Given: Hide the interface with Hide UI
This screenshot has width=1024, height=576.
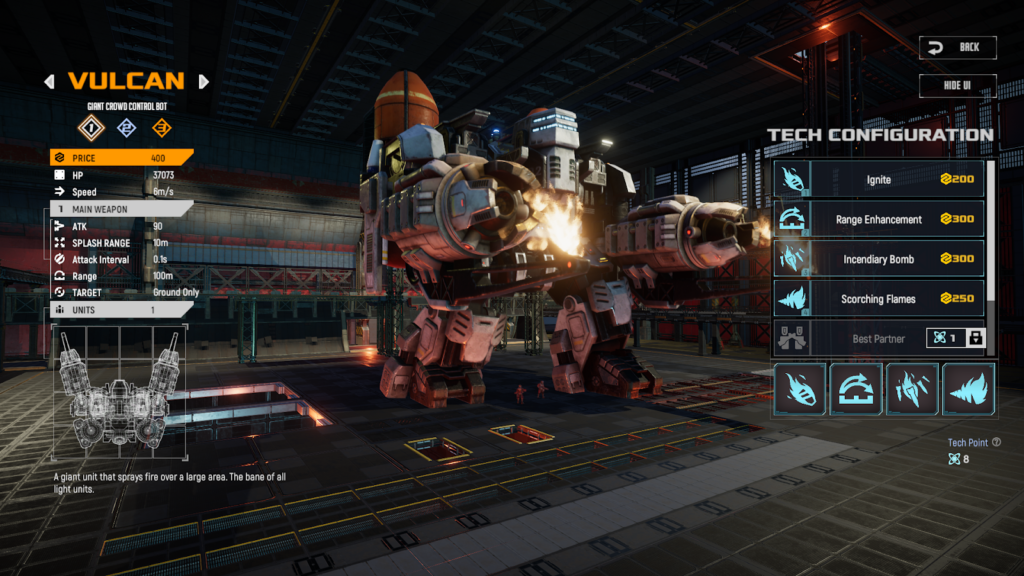Looking at the screenshot, I should coord(957,85).
